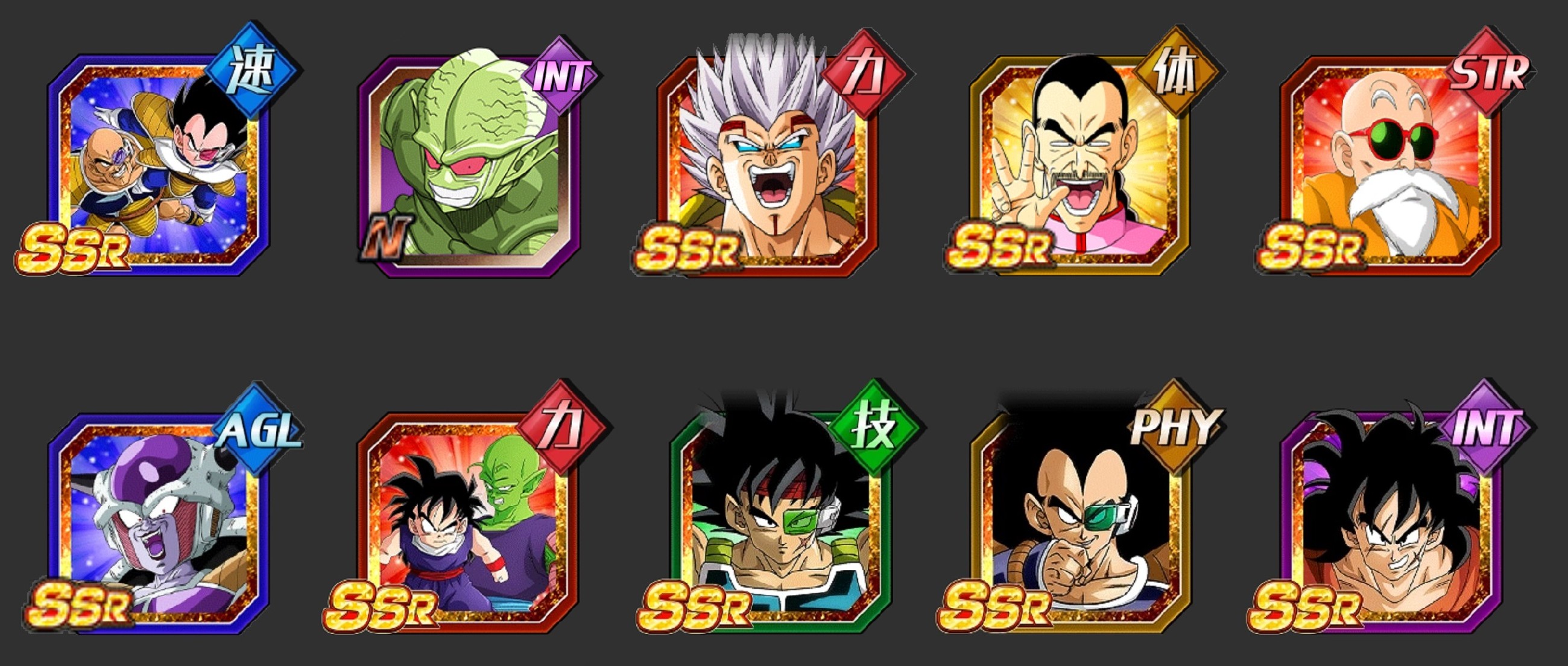Pick the white-haired Baby Vegeta card
This screenshot has height=666, width=1568.
tap(768, 164)
